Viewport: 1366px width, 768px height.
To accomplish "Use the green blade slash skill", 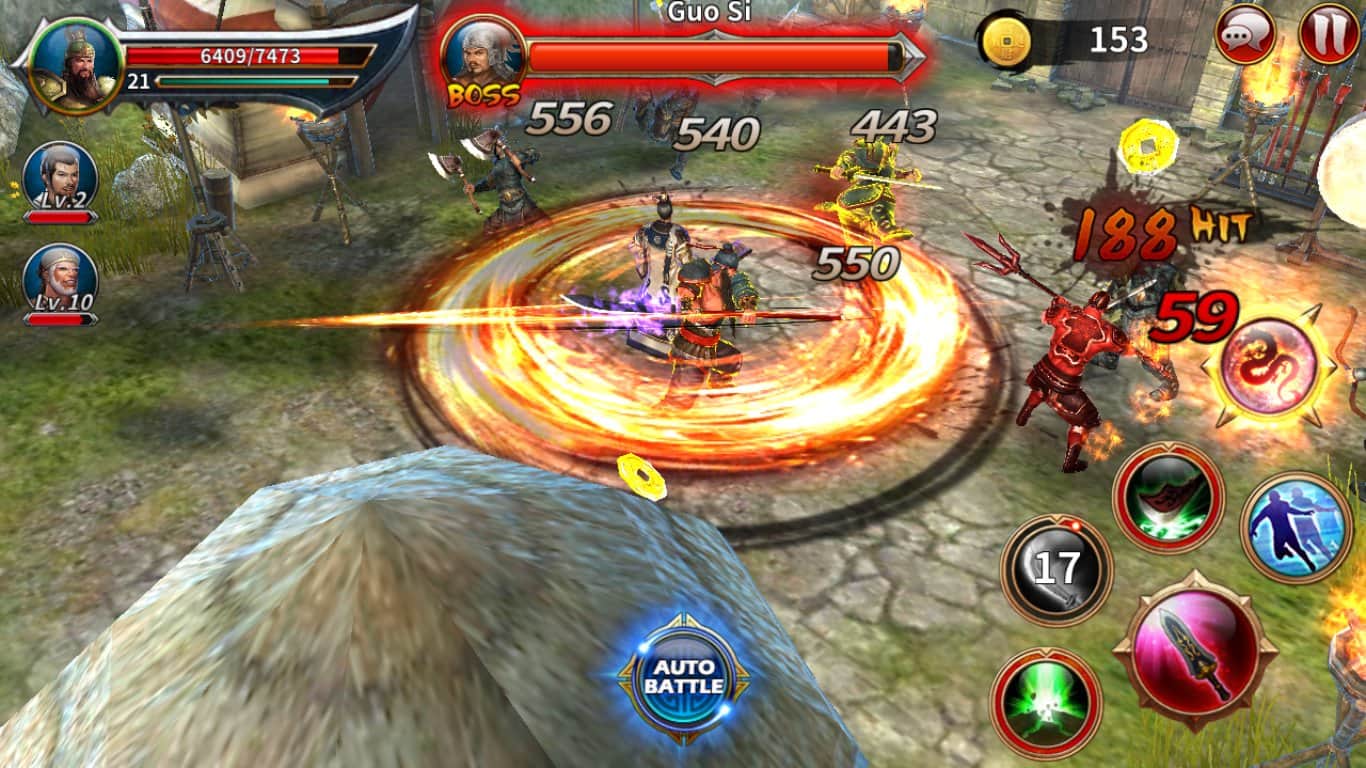I will tap(1168, 497).
